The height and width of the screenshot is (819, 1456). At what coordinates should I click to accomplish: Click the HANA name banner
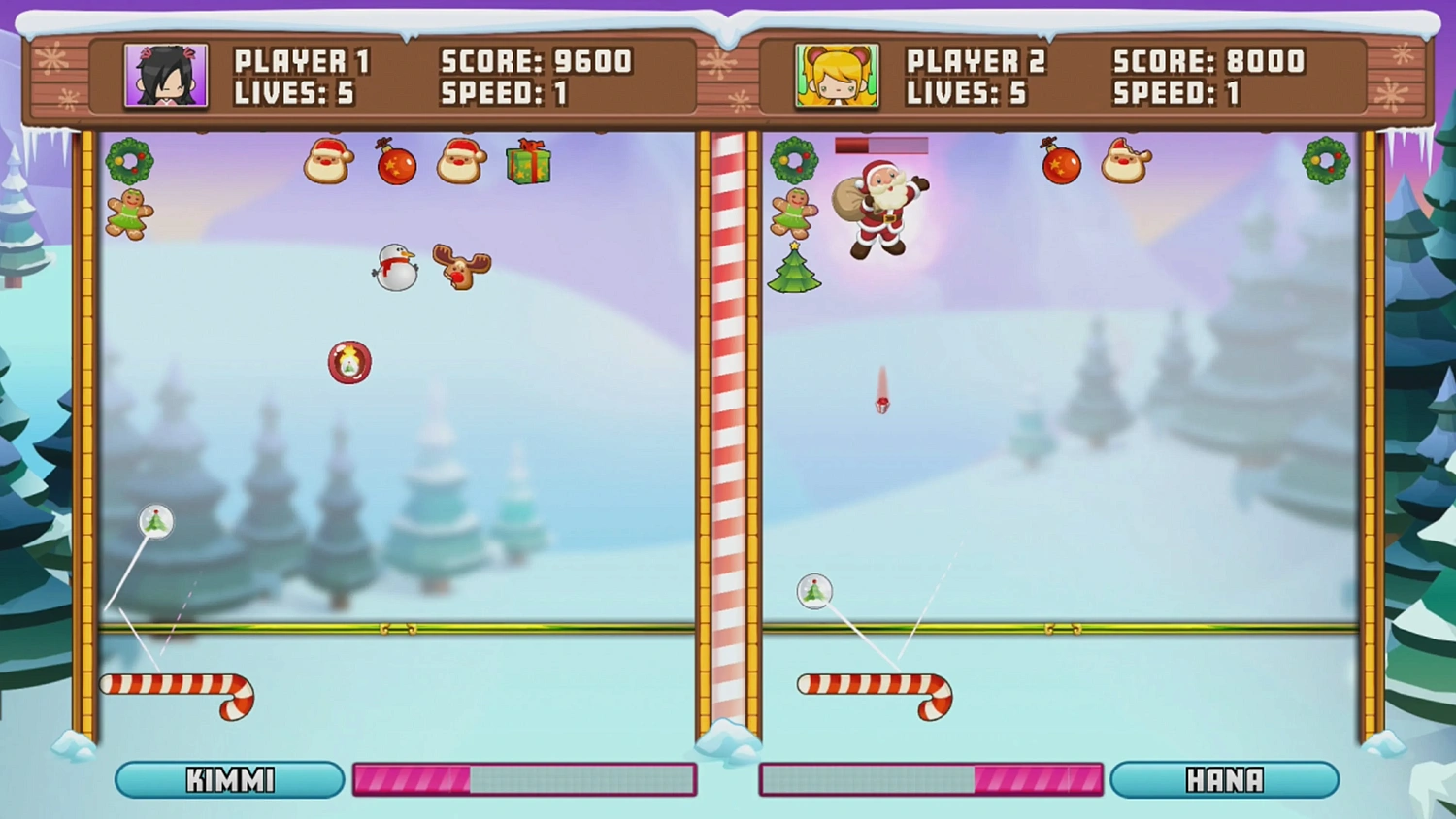1225,779
